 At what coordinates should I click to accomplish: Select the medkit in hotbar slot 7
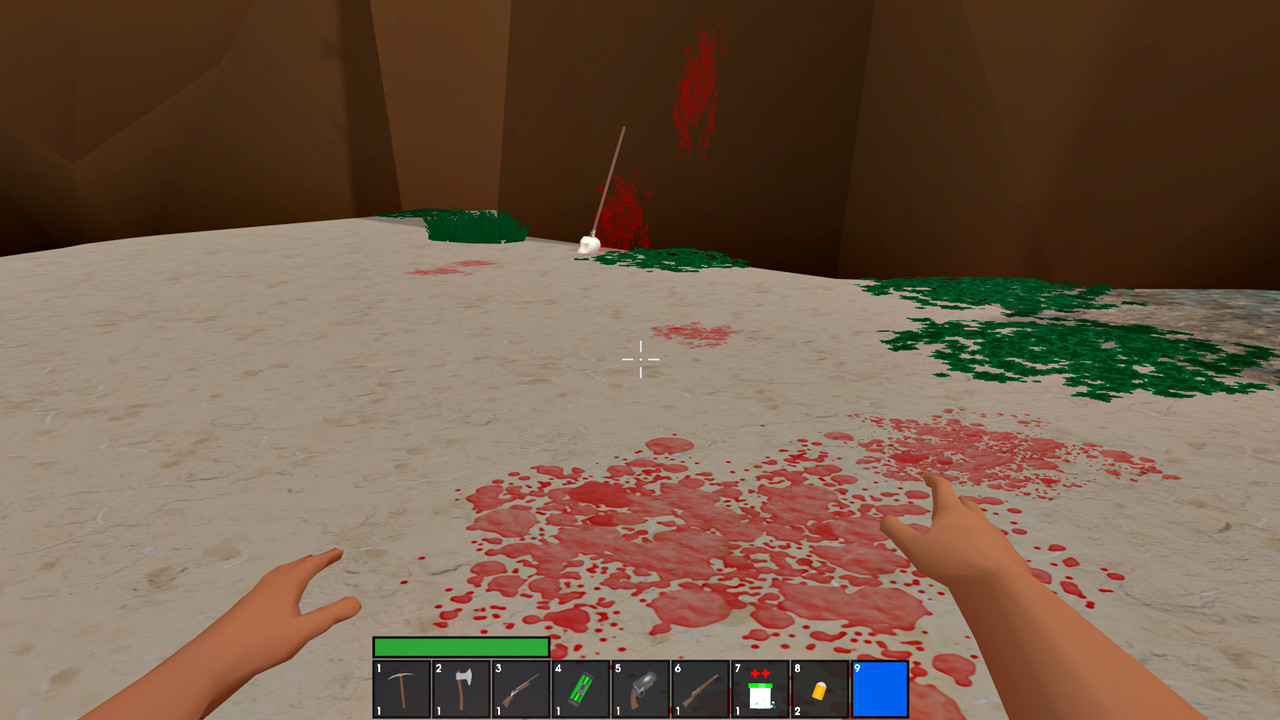[x=762, y=688]
